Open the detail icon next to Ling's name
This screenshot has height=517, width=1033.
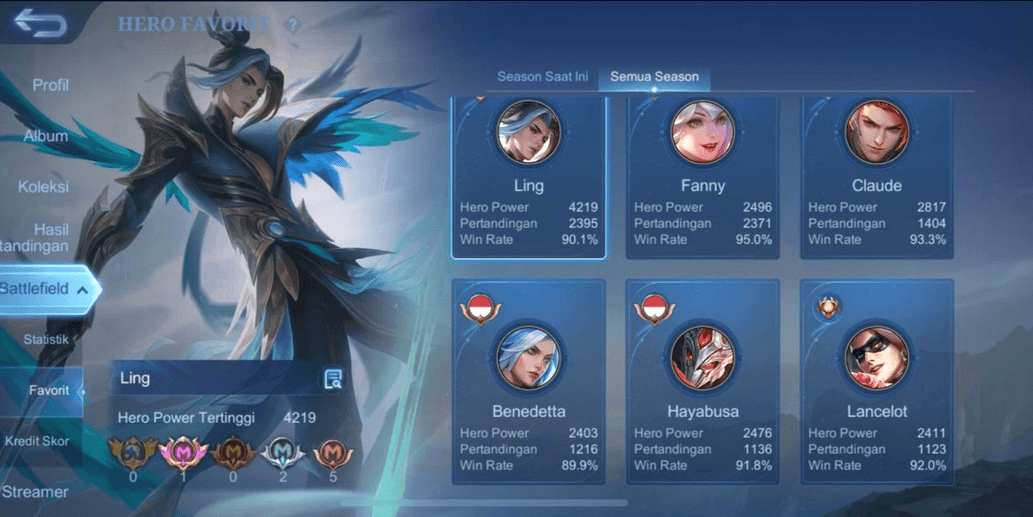[333, 378]
